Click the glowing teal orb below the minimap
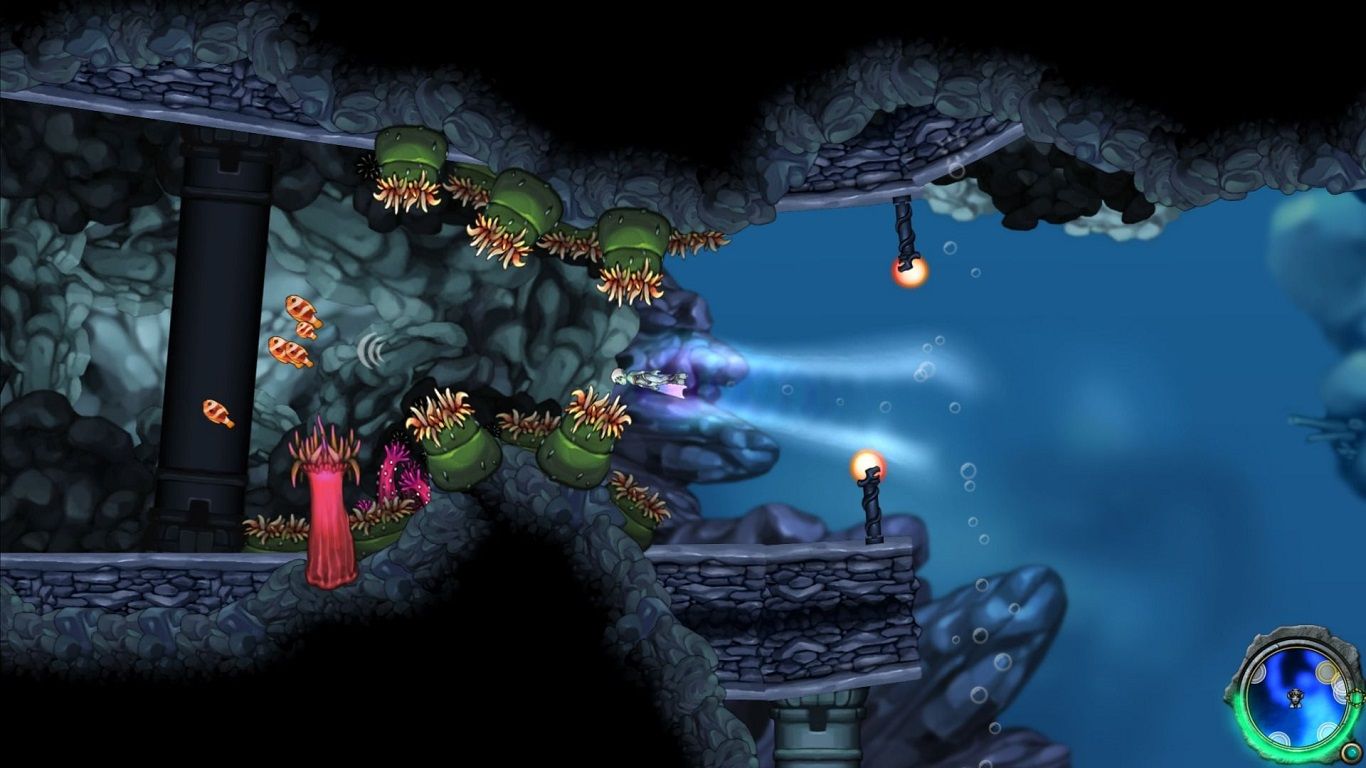The image size is (1366, 768). click(1352, 753)
